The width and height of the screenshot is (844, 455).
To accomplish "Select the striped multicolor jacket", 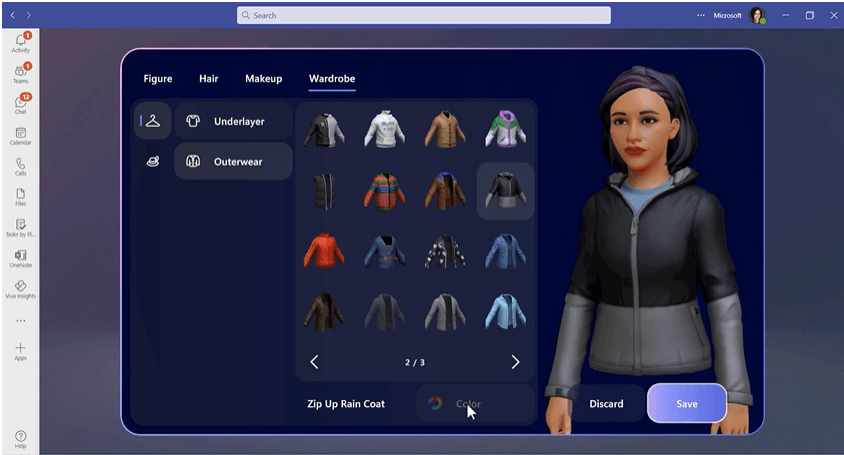I will click(x=383, y=190).
